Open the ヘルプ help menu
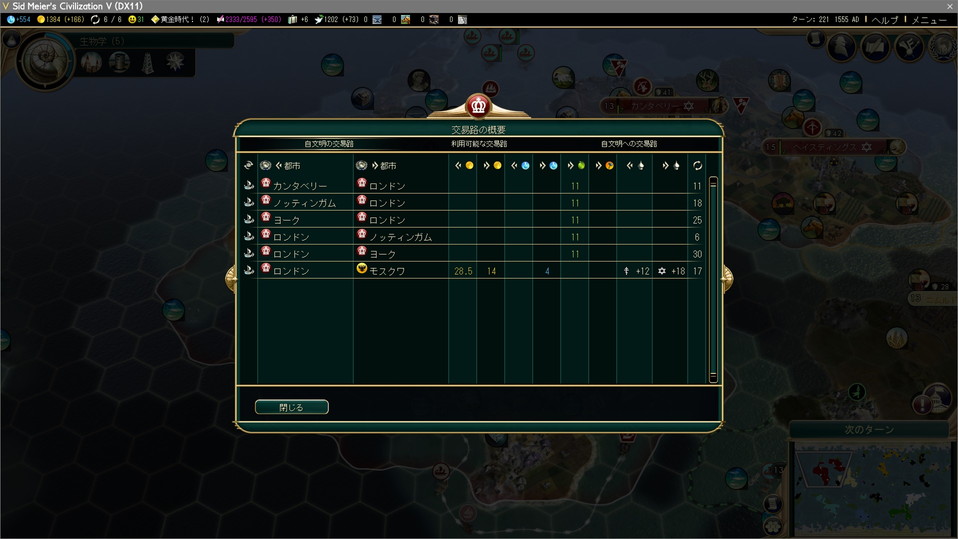This screenshot has width=958, height=539. pyautogui.click(x=885, y=19)
